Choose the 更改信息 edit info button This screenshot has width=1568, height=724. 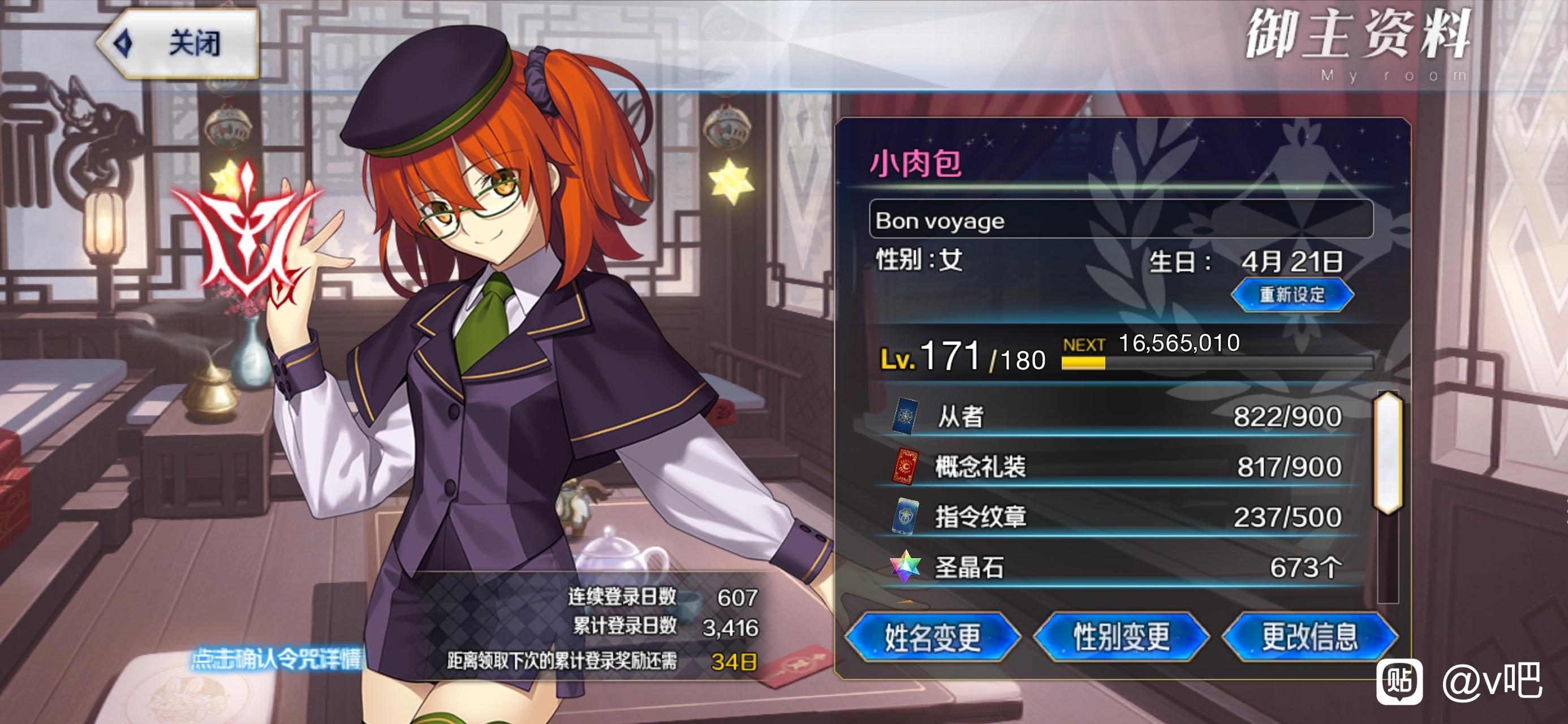(1309, 637)
